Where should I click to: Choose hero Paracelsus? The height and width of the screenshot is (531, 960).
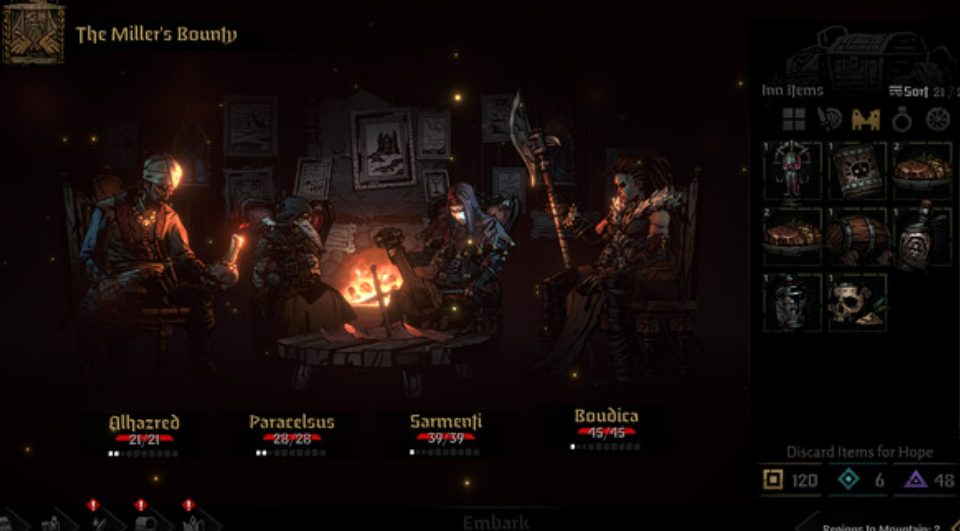click(291, 423)
